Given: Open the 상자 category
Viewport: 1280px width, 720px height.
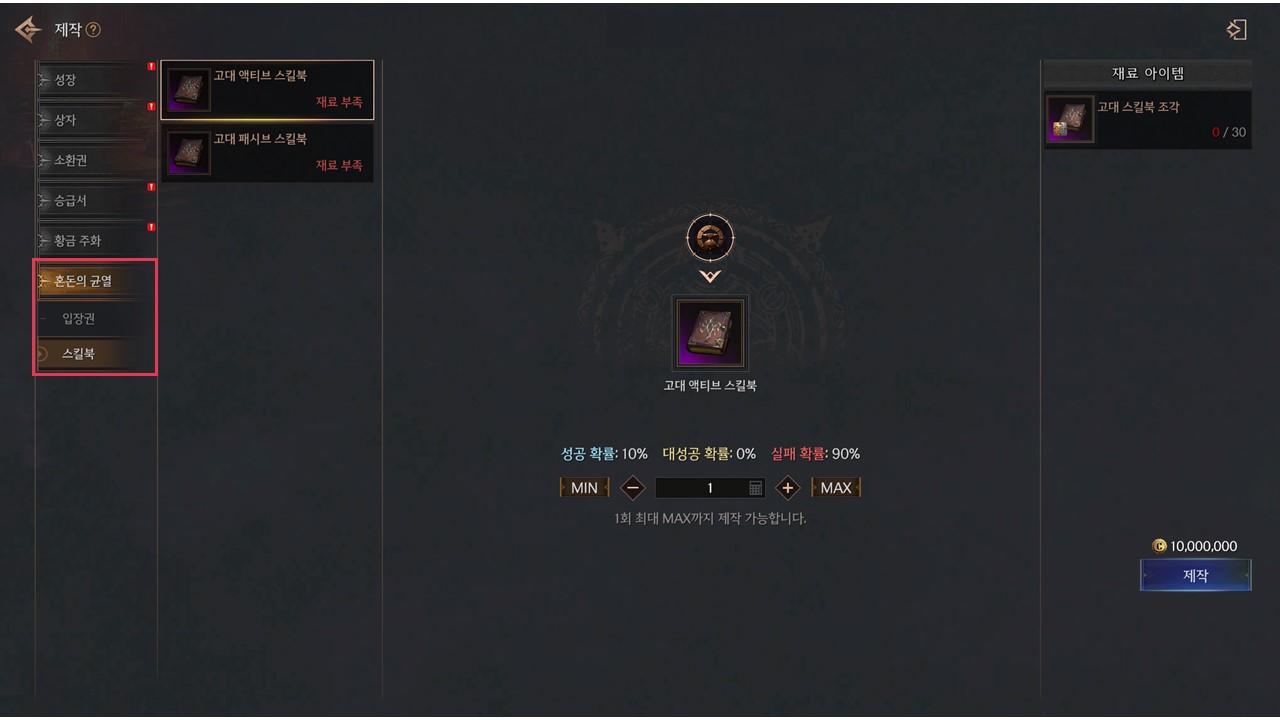Looking at the screenshot, I should 96,120.
